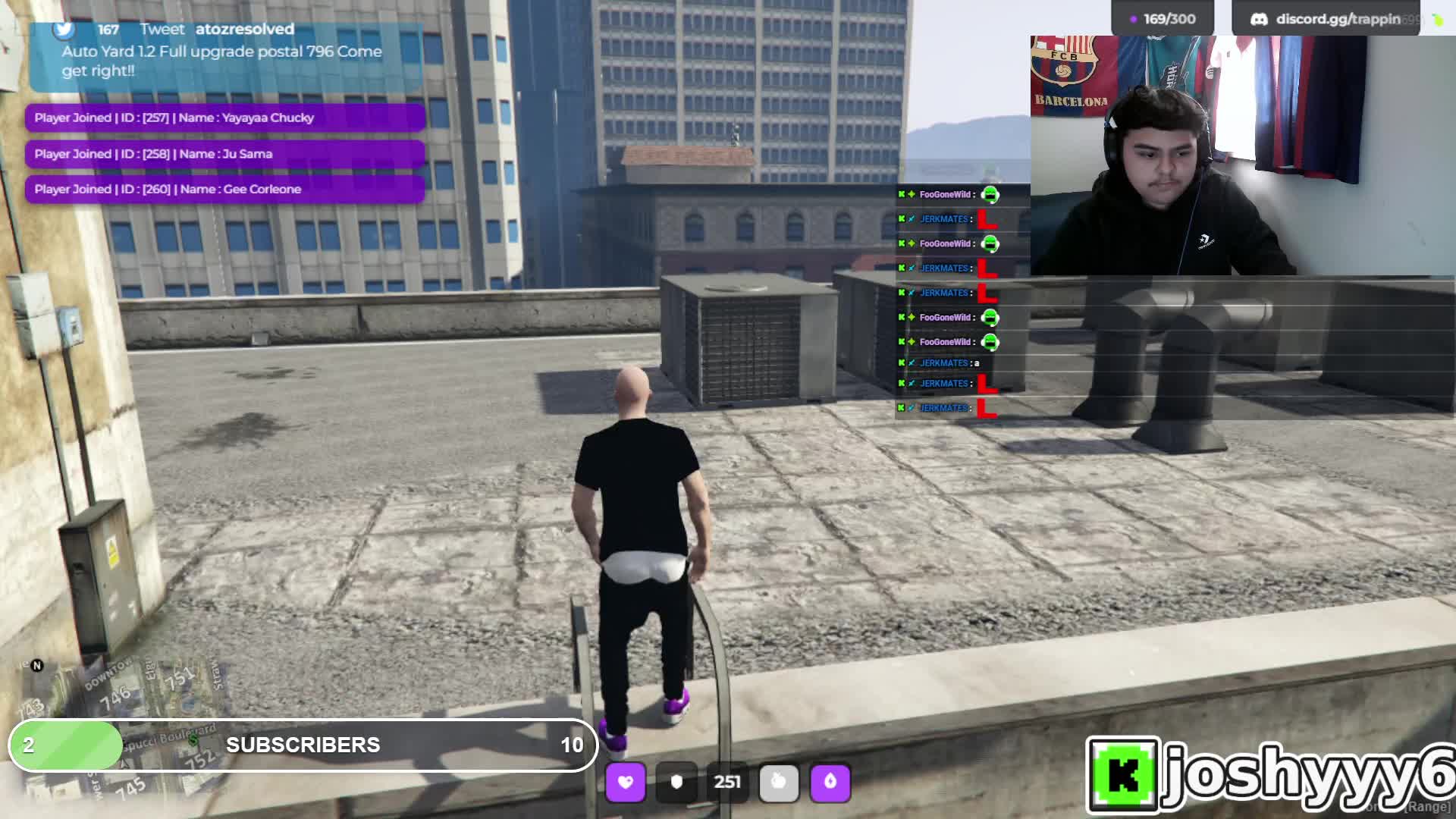This screenshot has height=819, width=1456.
Task: Click the Gee Corleone player joined notification
Action: 224,190
